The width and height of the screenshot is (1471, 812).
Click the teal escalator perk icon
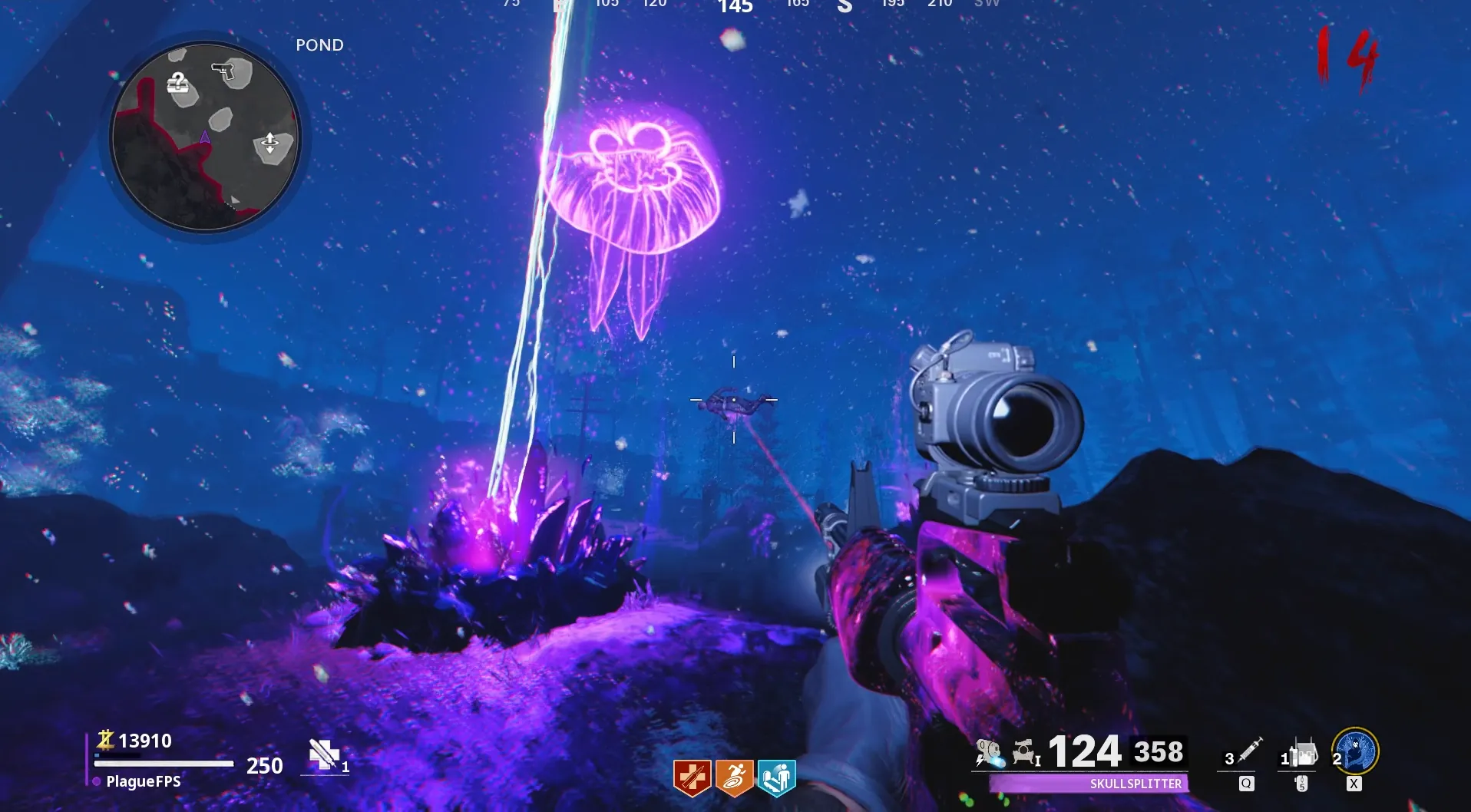click(x=776, y=778)
